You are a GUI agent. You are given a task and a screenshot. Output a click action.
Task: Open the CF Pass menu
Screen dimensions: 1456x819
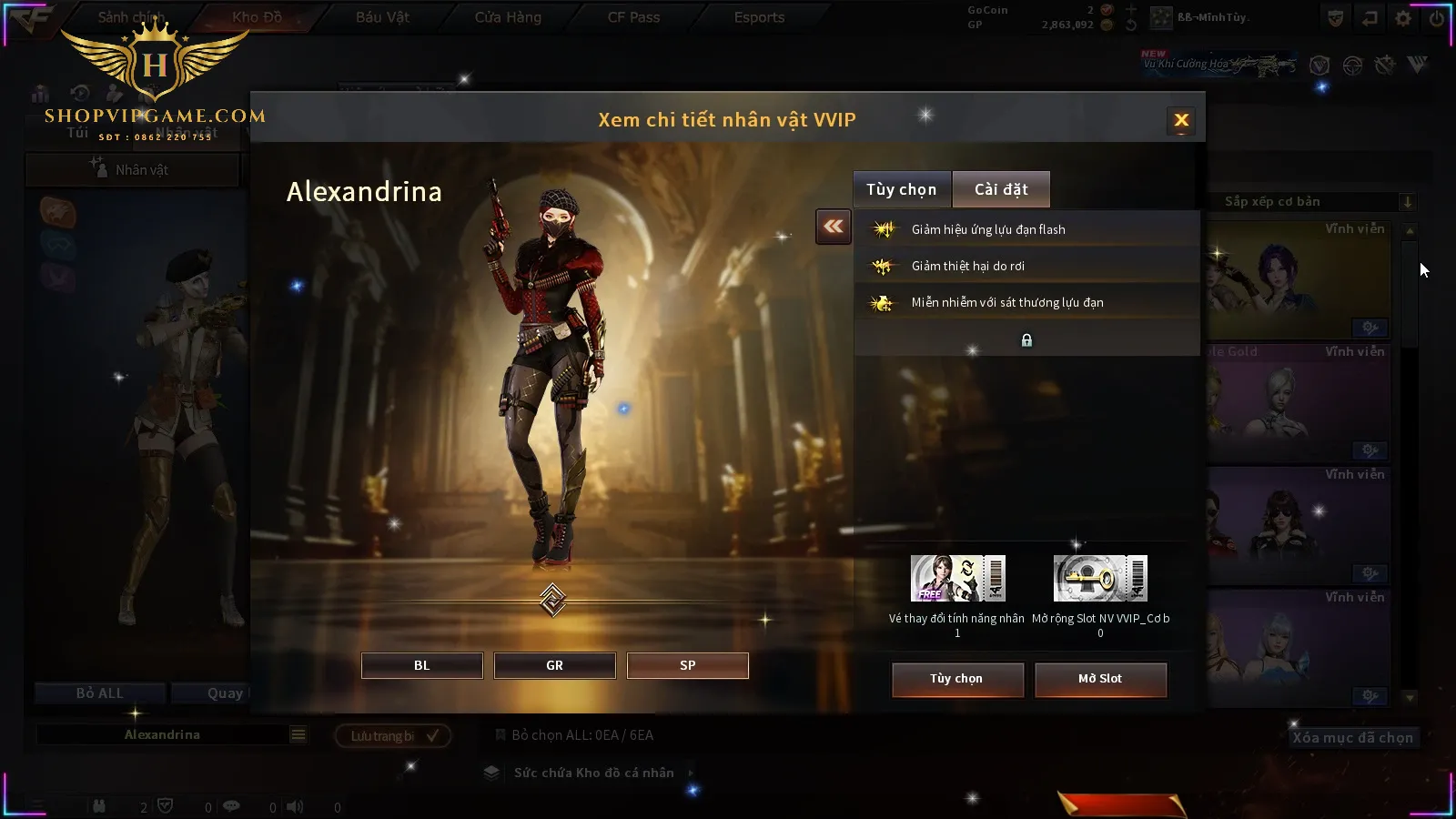633,17
